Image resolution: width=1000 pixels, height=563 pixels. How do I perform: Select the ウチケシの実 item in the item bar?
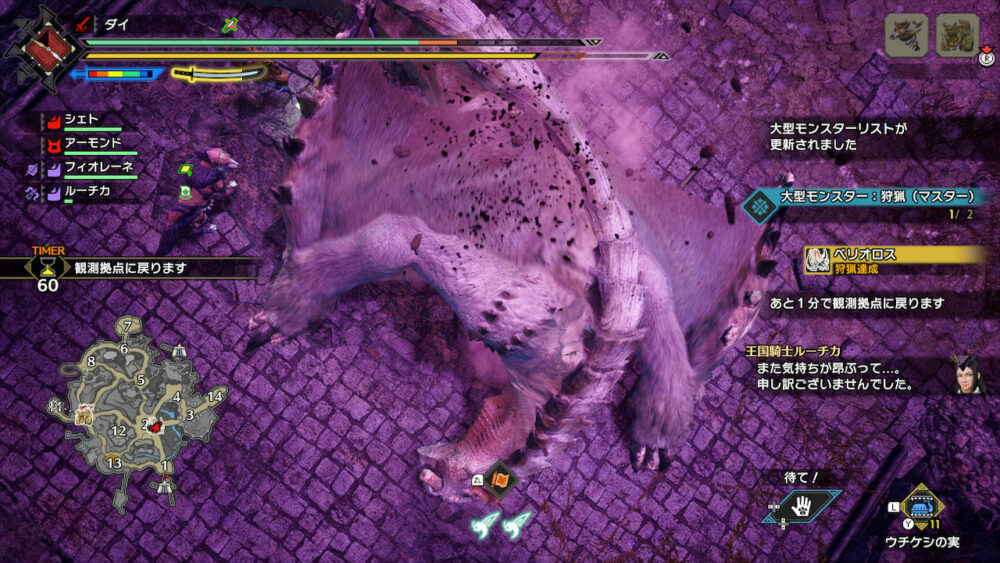click(x=922, y=505)
